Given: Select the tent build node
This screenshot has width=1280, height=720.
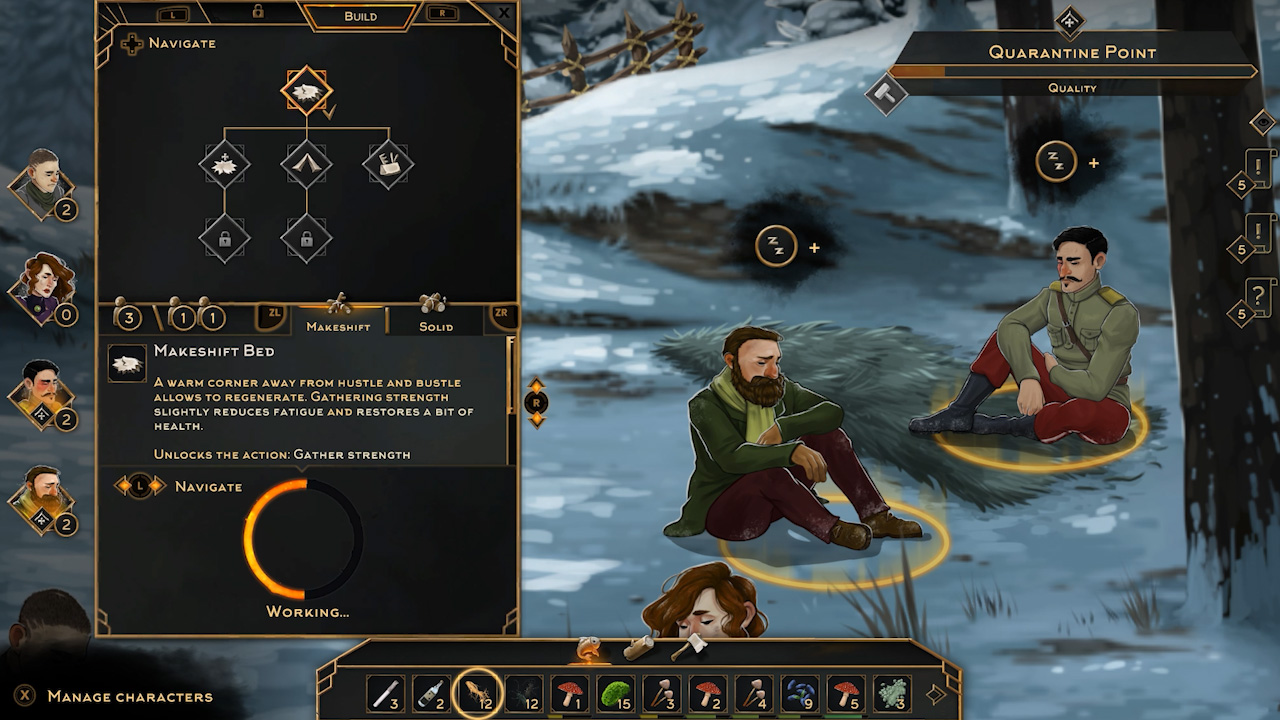Looking at the screenshot, I should pyautogui.click(x=305, y=163).
